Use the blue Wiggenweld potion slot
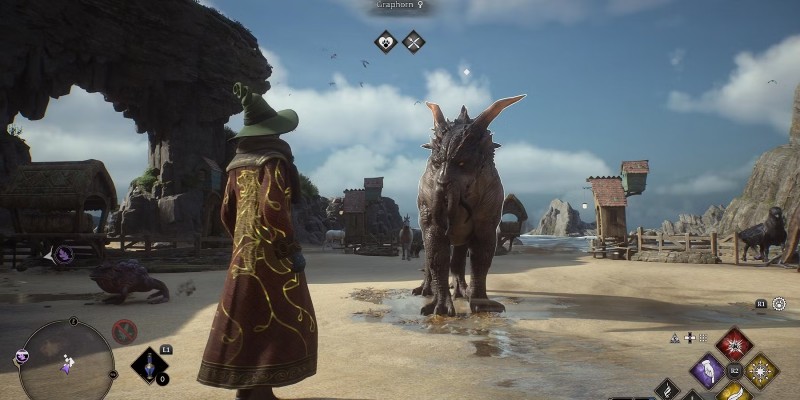The width and height of the screenshot is (800, 400). (150, 365)
